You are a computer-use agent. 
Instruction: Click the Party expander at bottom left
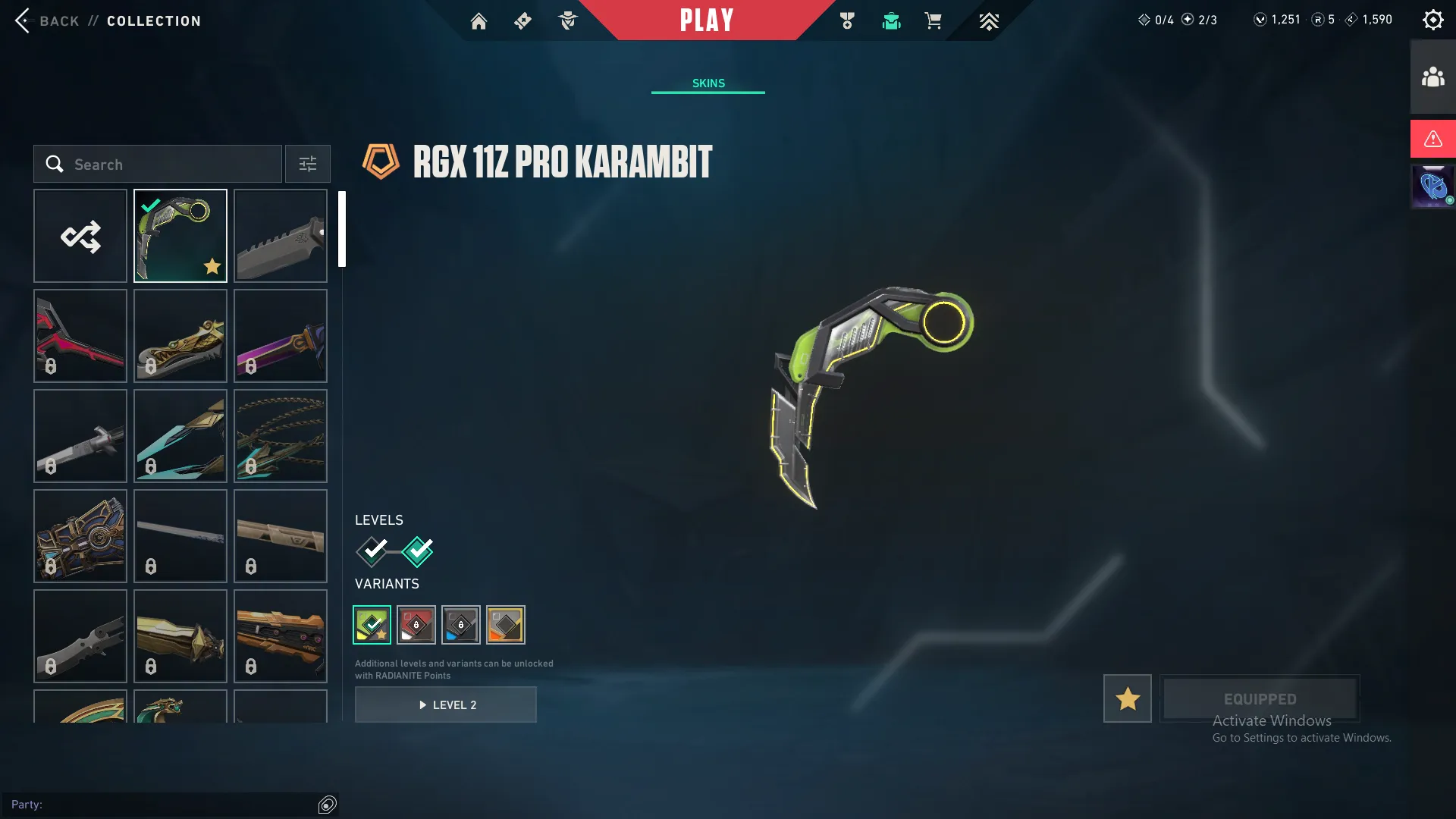326,804
